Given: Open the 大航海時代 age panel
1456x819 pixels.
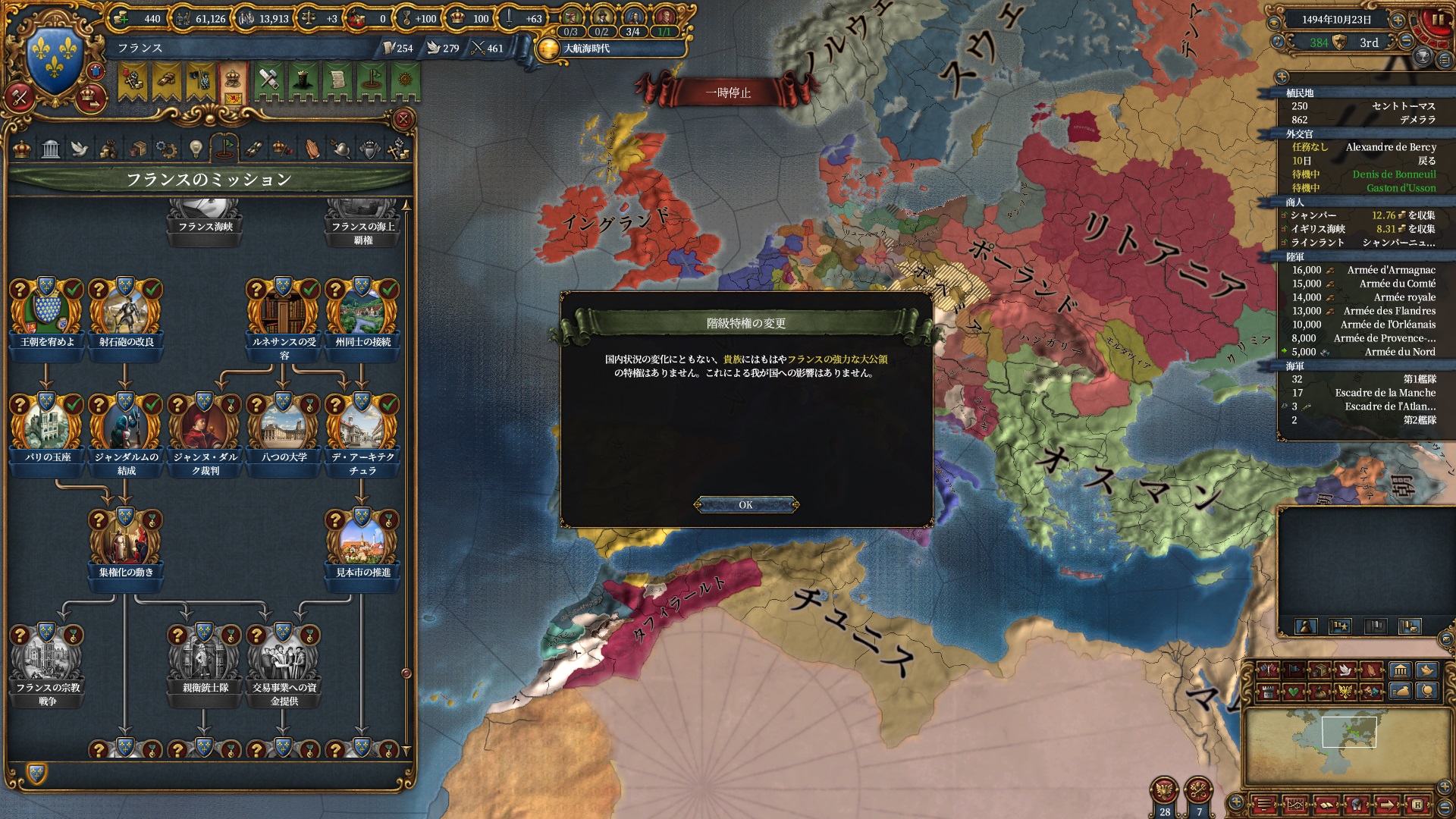Looking at the screenshot, I should pos(585,49).
